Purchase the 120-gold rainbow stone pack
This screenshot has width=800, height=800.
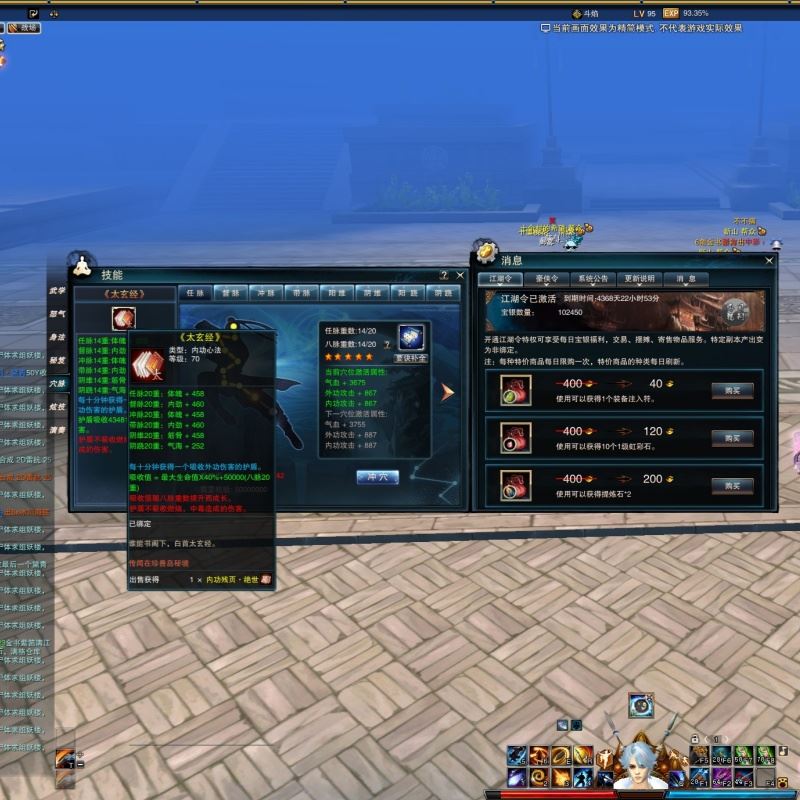[x=732, y=438]
